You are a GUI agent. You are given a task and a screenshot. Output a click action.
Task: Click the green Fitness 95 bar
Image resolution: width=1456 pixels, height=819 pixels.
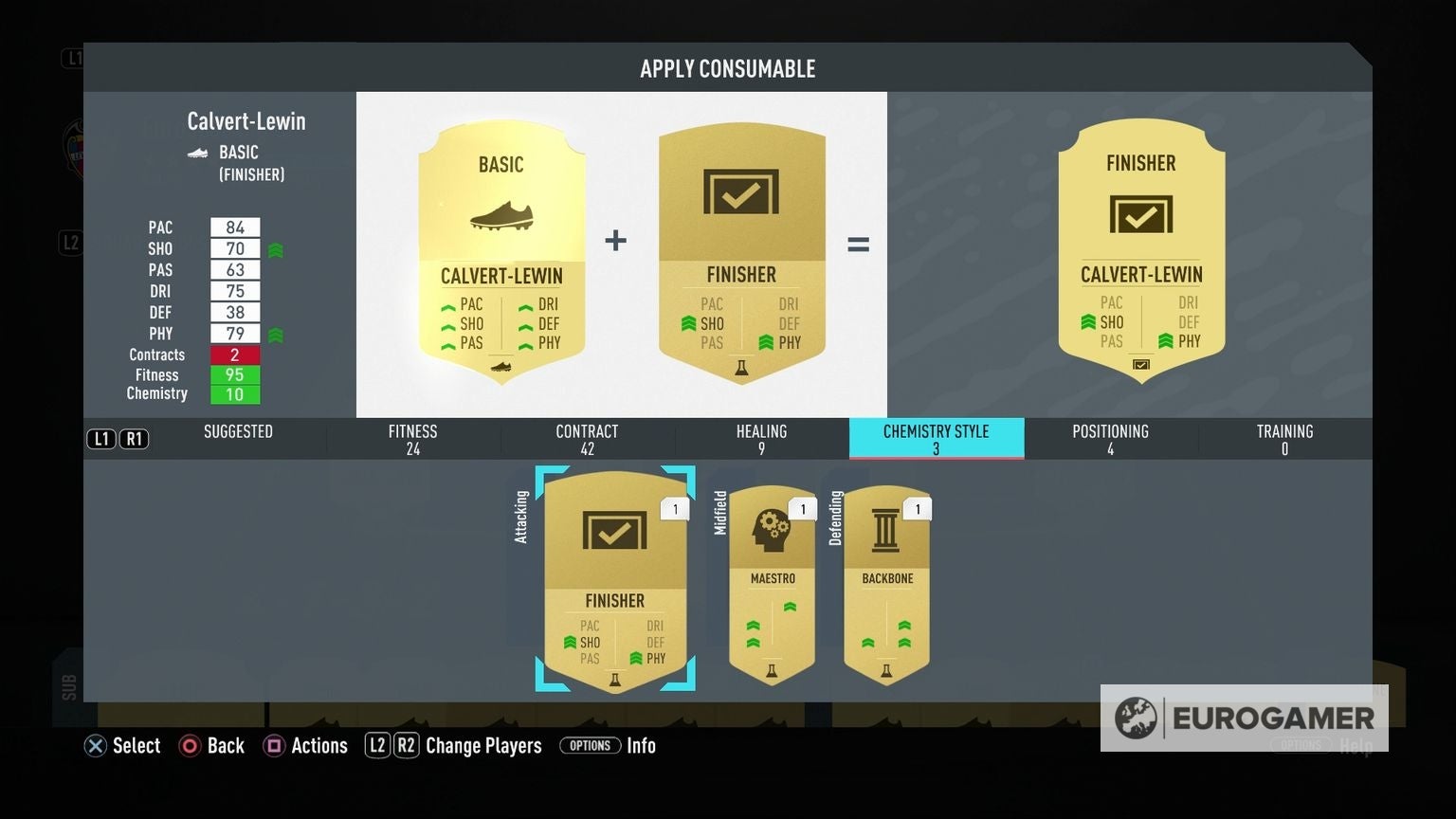(234, 374)
